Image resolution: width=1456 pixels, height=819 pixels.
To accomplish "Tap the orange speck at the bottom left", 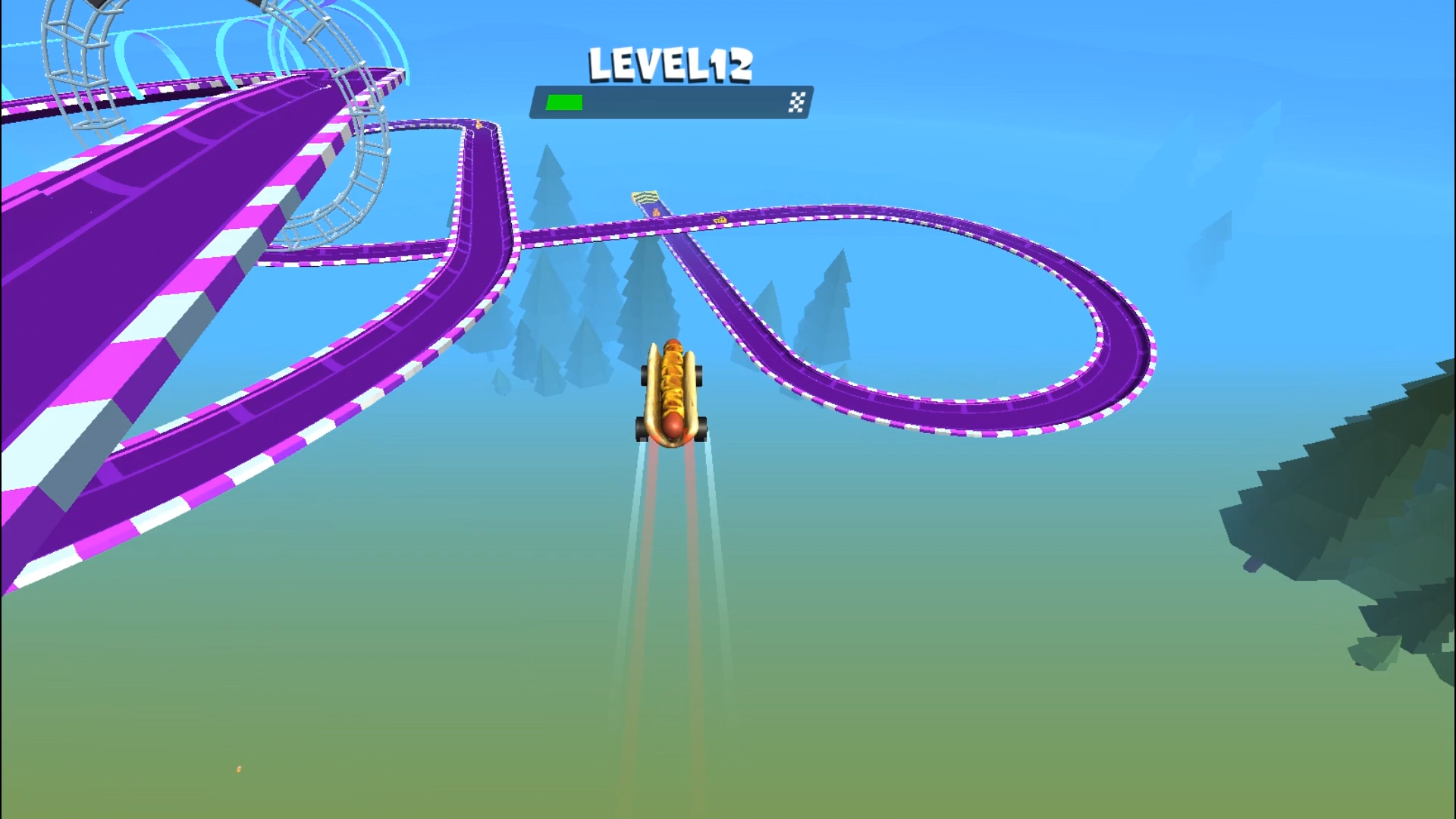I will pos(237,768).
